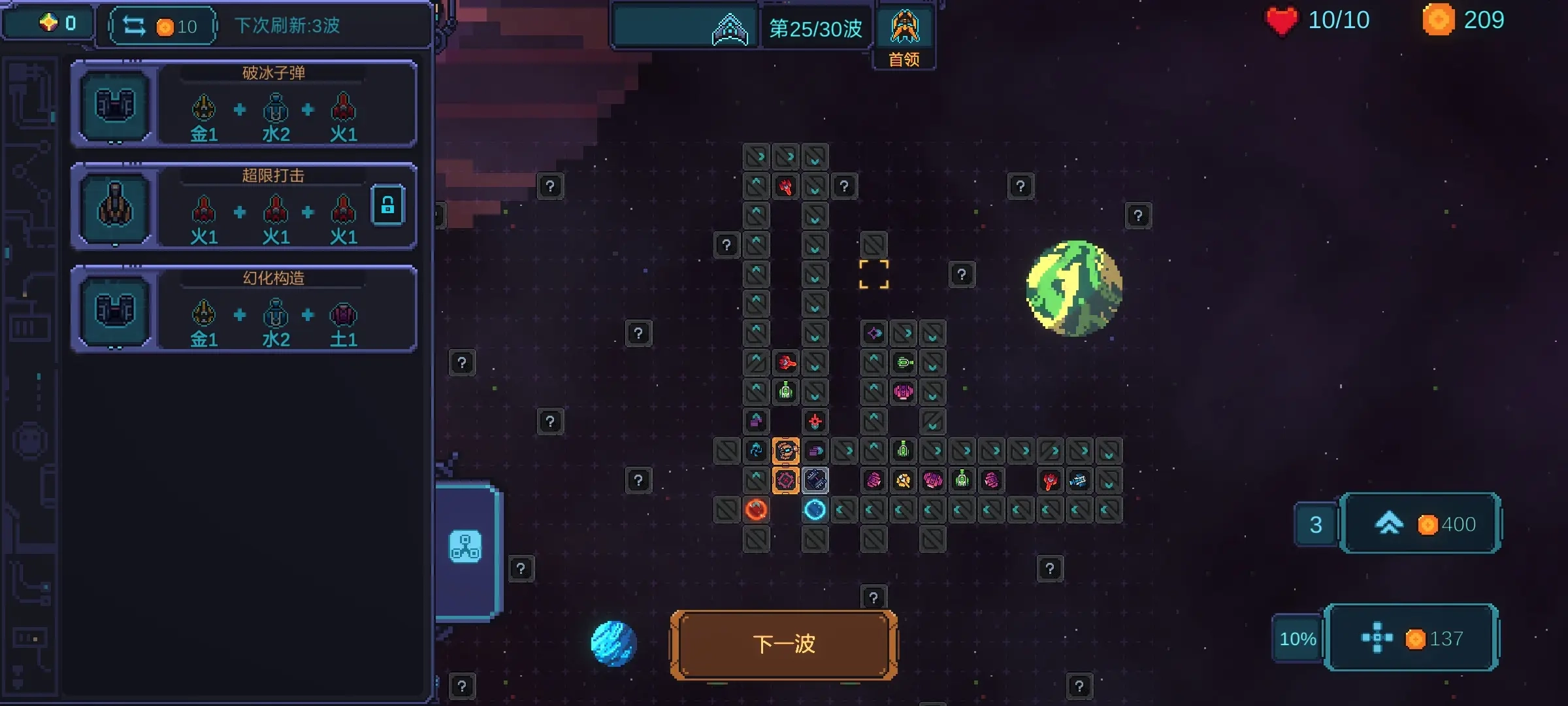
Task: Click the current wave ship icon
Action: pyautogui.click(x=729, y=29)
